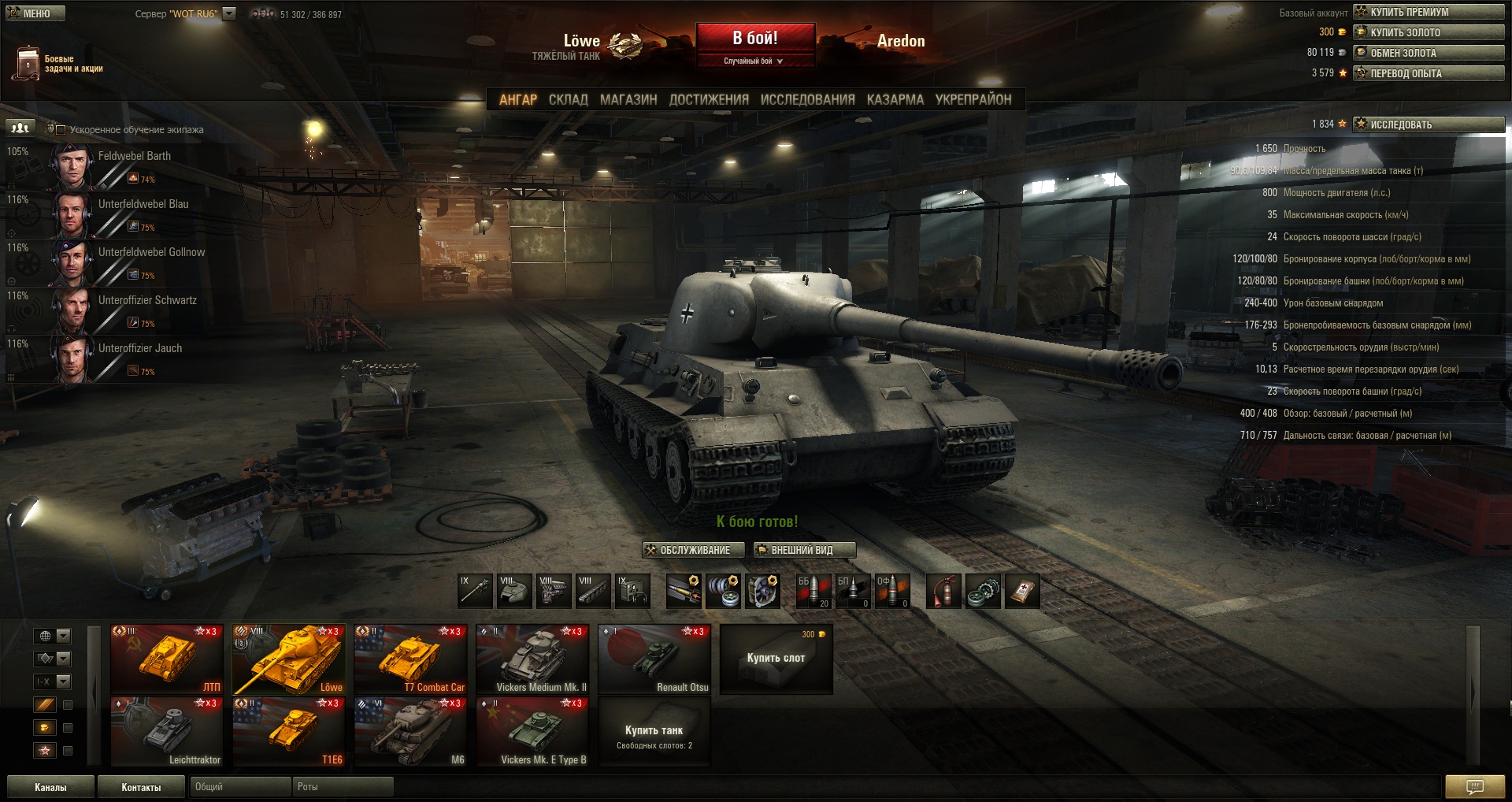Go to the ДОСТИЖЕНИЯ tab
Screen dimensions: 1512x802
coord(709,100)
